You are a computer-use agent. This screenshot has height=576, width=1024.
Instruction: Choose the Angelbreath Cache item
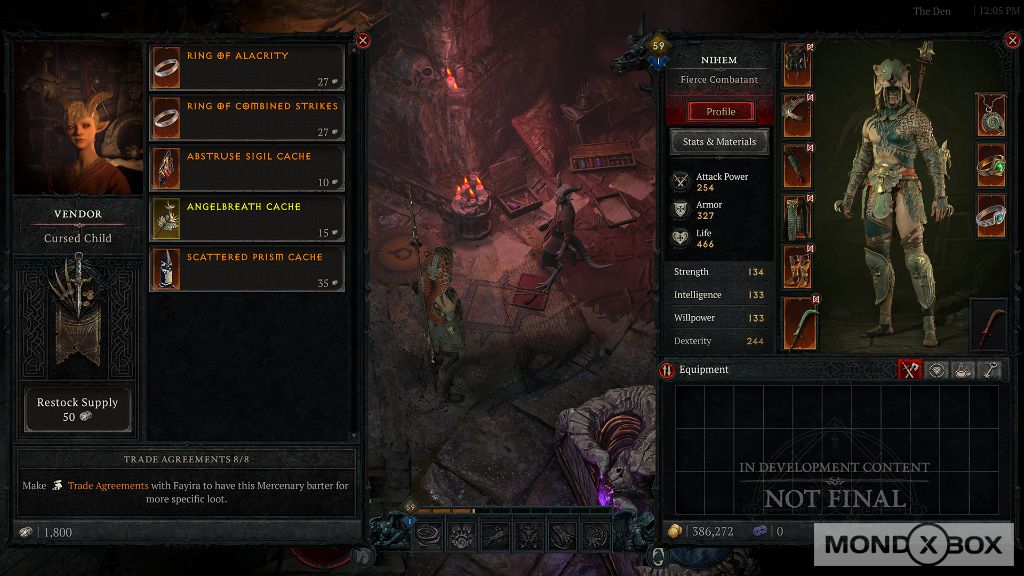click(x=246, y=218)
